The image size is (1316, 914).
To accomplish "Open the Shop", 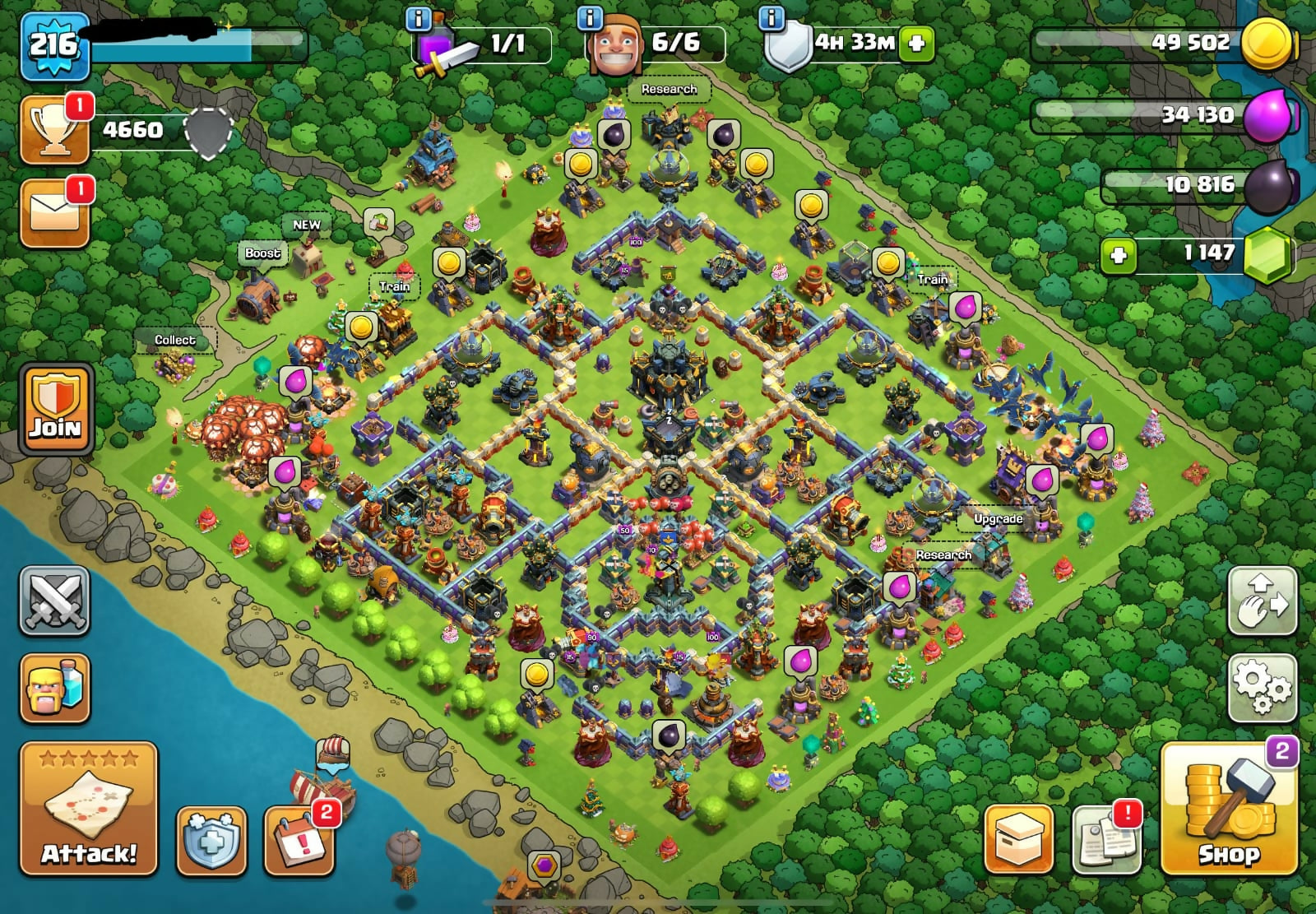I will point(1229,809).
